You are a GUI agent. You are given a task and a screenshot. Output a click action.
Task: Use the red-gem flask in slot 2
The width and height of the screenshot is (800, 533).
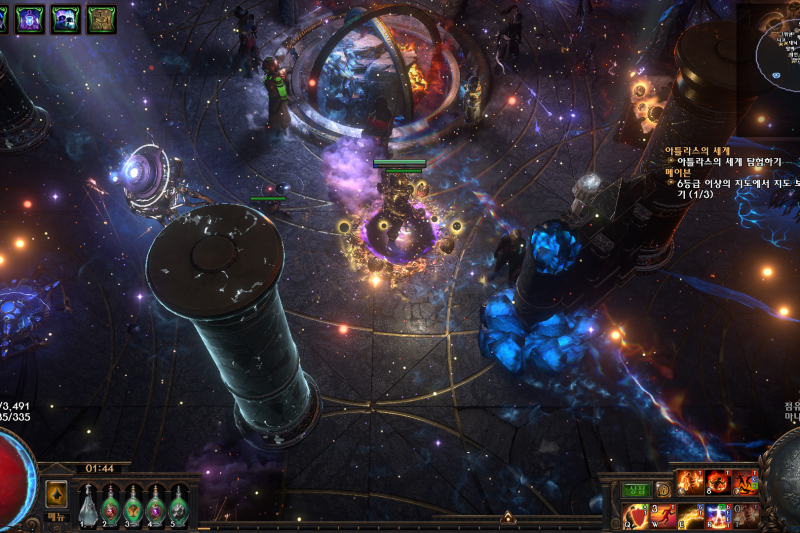(x=111, y=505)
